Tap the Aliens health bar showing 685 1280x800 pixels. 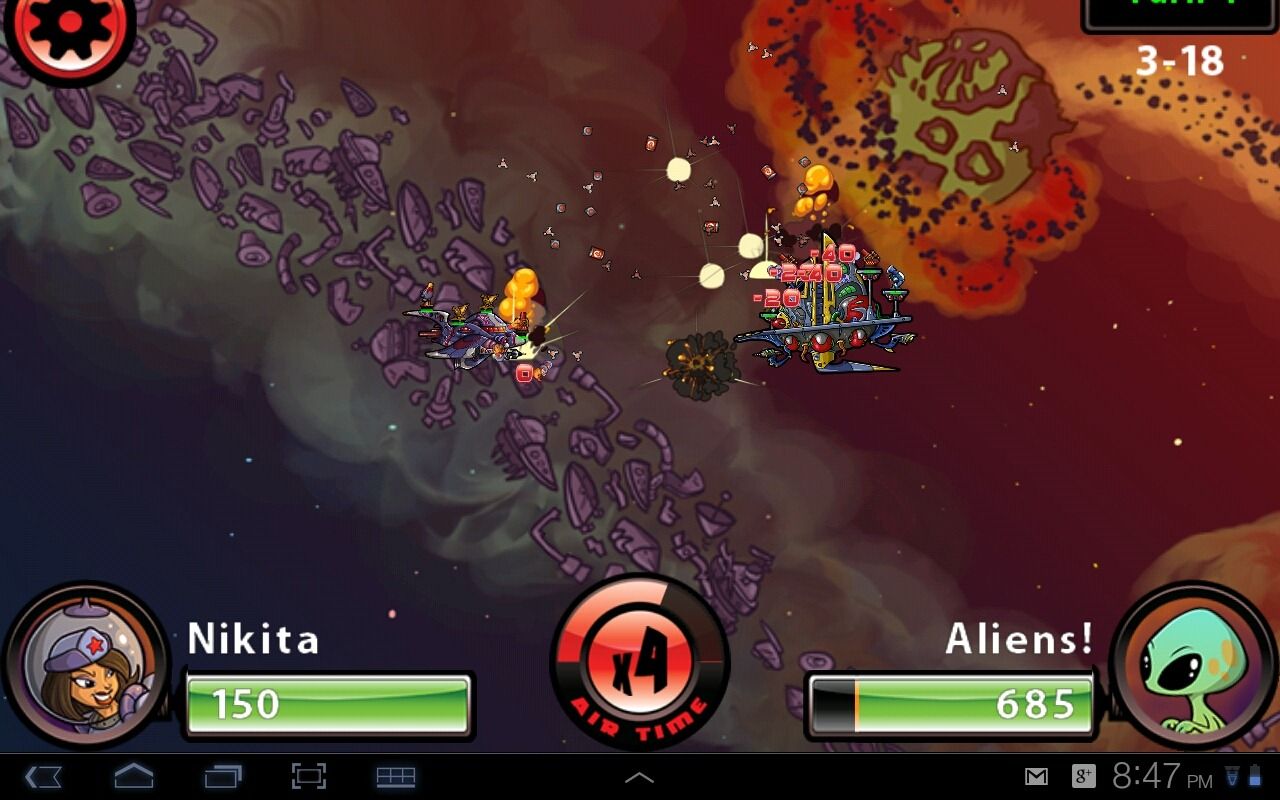pyautogui.click(x=950, y=703)
